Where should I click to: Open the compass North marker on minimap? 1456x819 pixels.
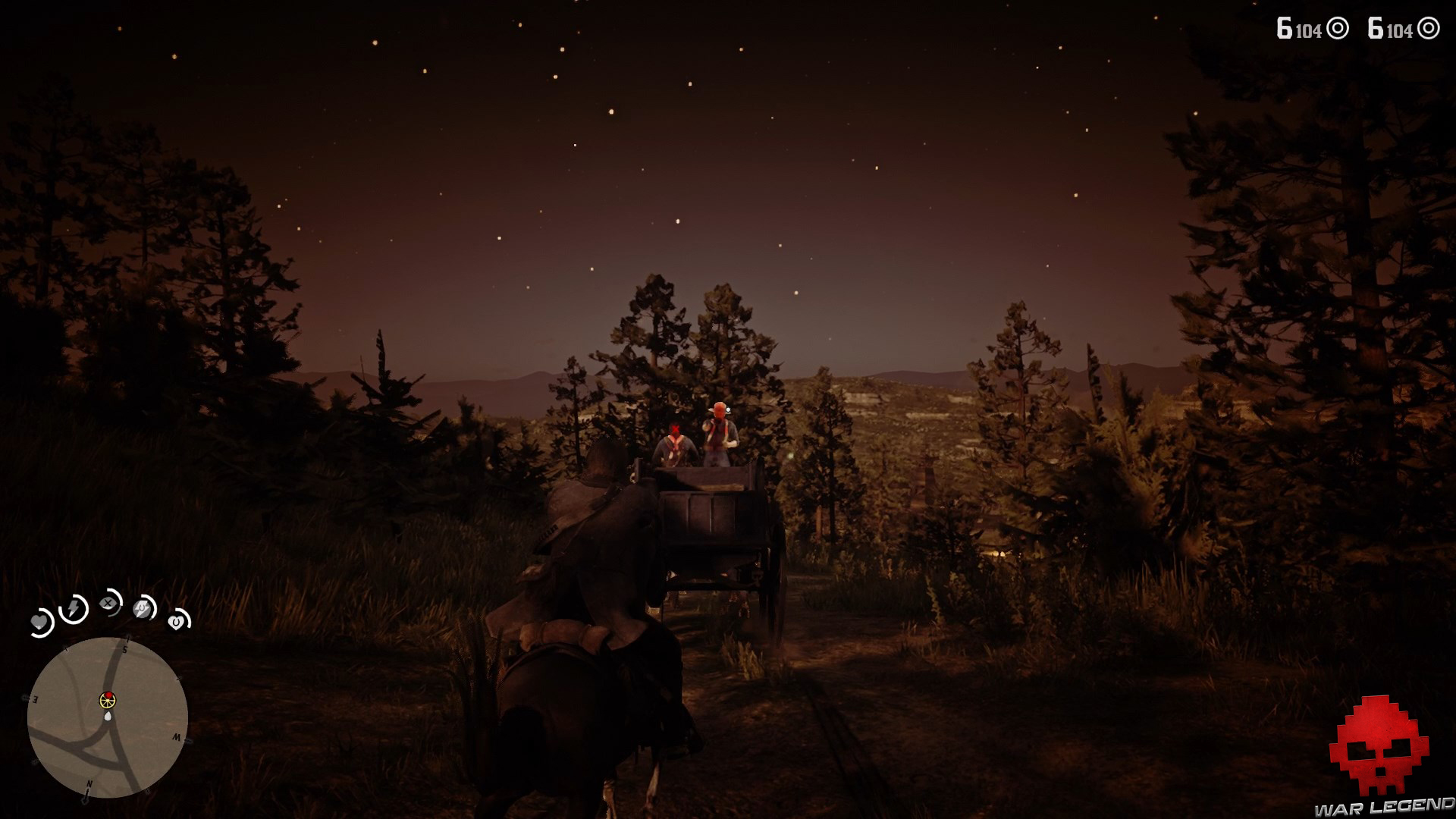(x=89, y=783)
